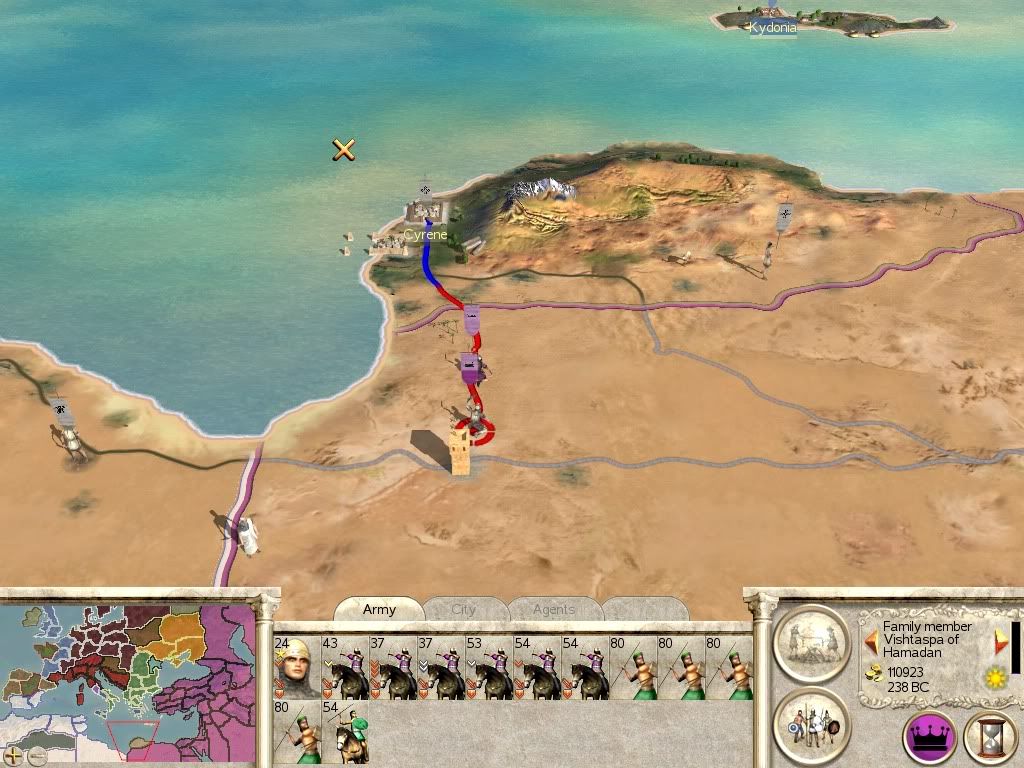Screen dimensions: 1024x768
Task: Select the Cyrene settlement
Action: pos(425,213)
